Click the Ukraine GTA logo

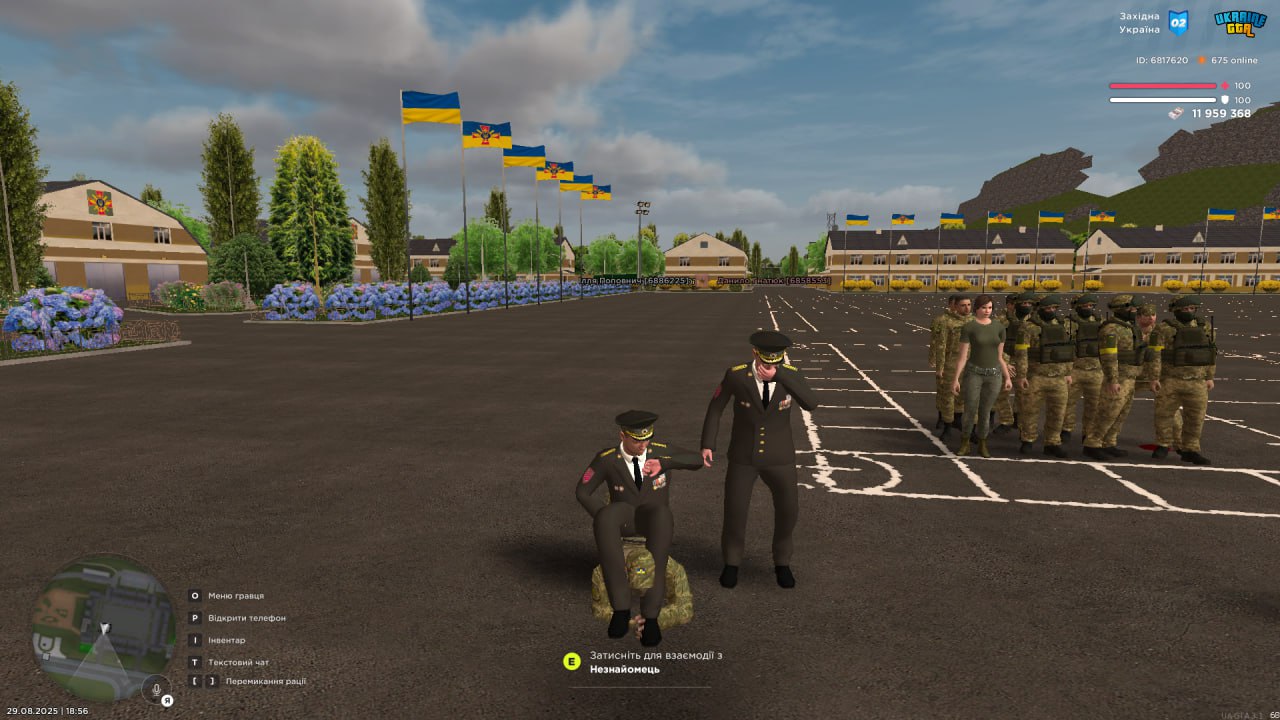pos(1242,23)
